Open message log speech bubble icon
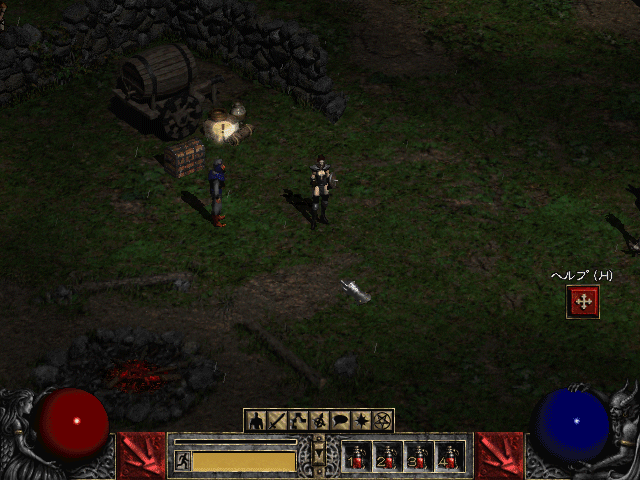Image resolution: width=640 pixels, height=480 pixels. [340, 421]
